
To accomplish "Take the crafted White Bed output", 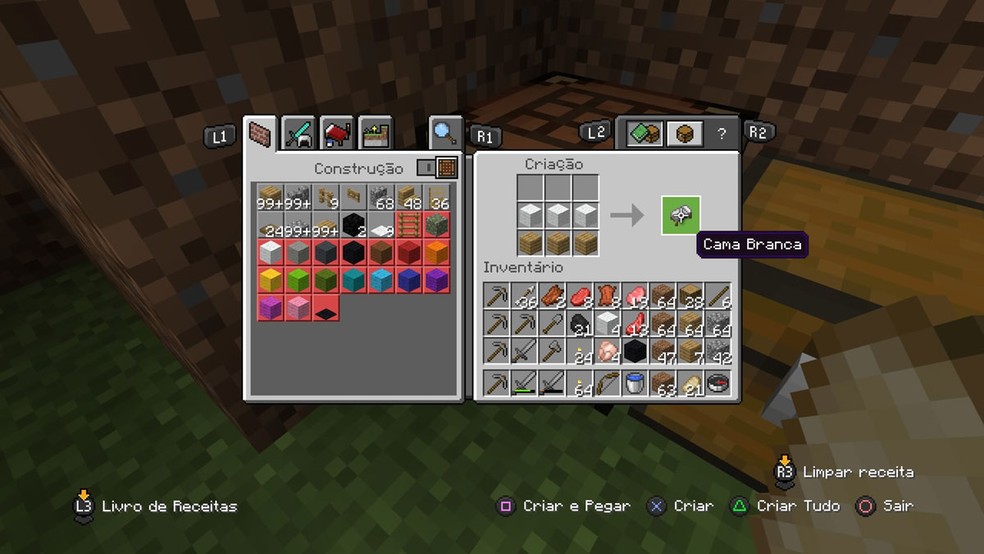I will 680,215.
